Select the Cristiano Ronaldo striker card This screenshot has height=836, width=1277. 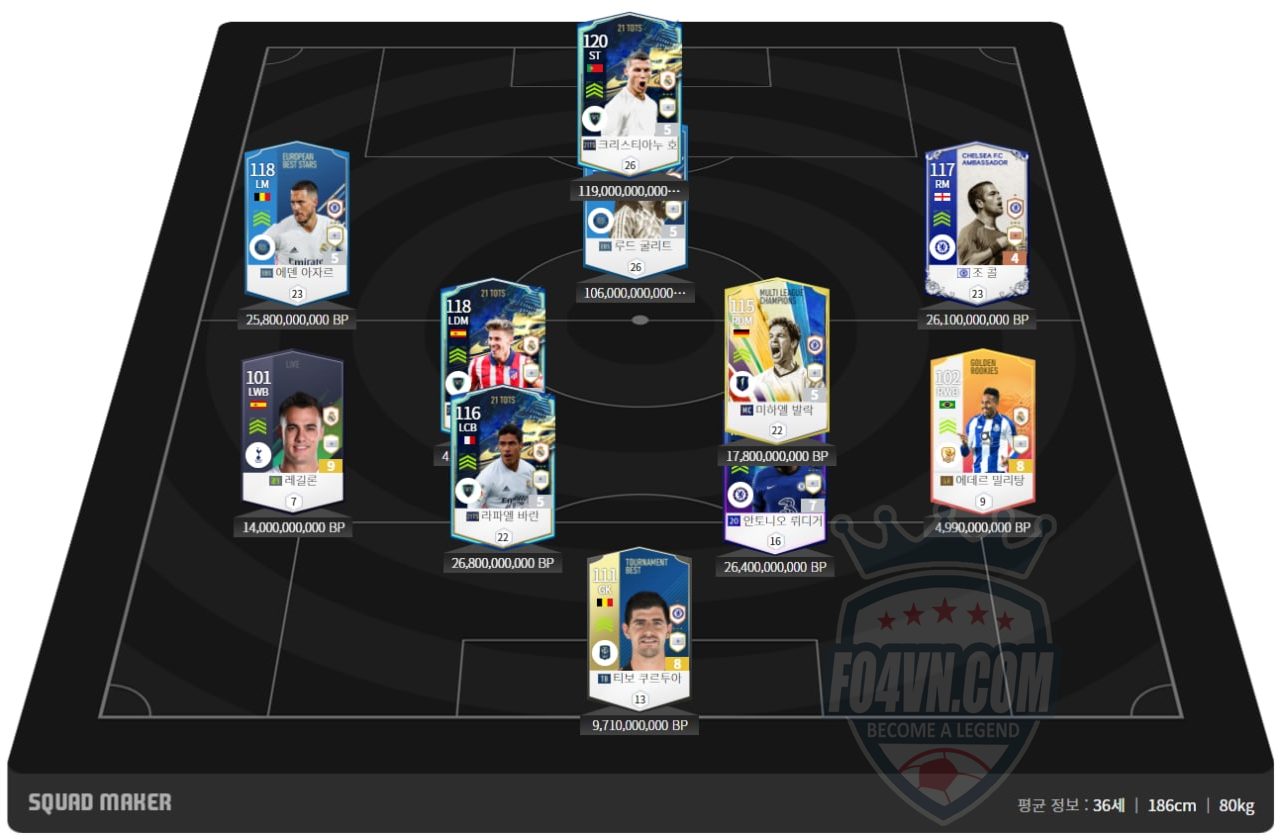pos(630,85)
